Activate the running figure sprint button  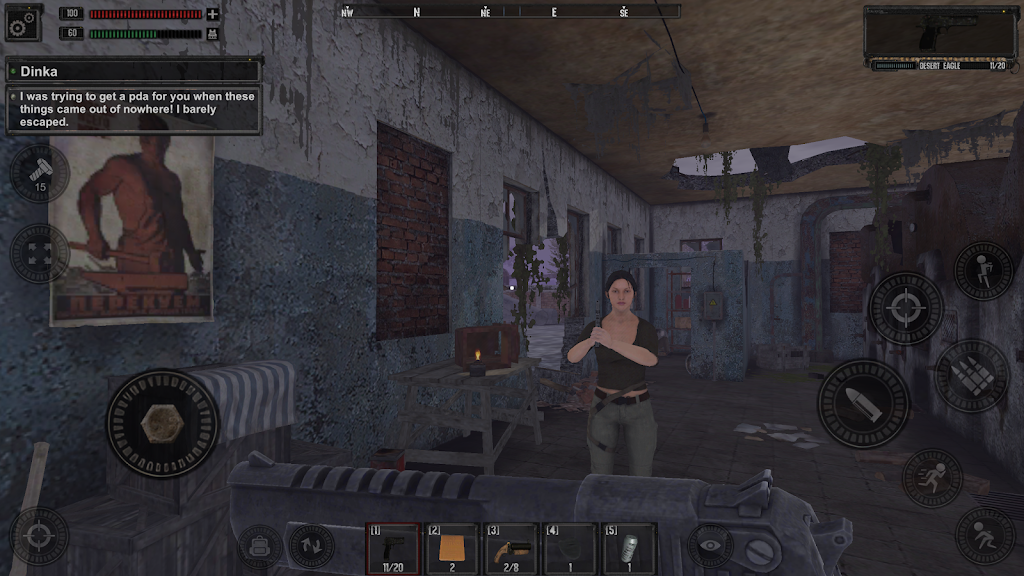tap(932, 476)
